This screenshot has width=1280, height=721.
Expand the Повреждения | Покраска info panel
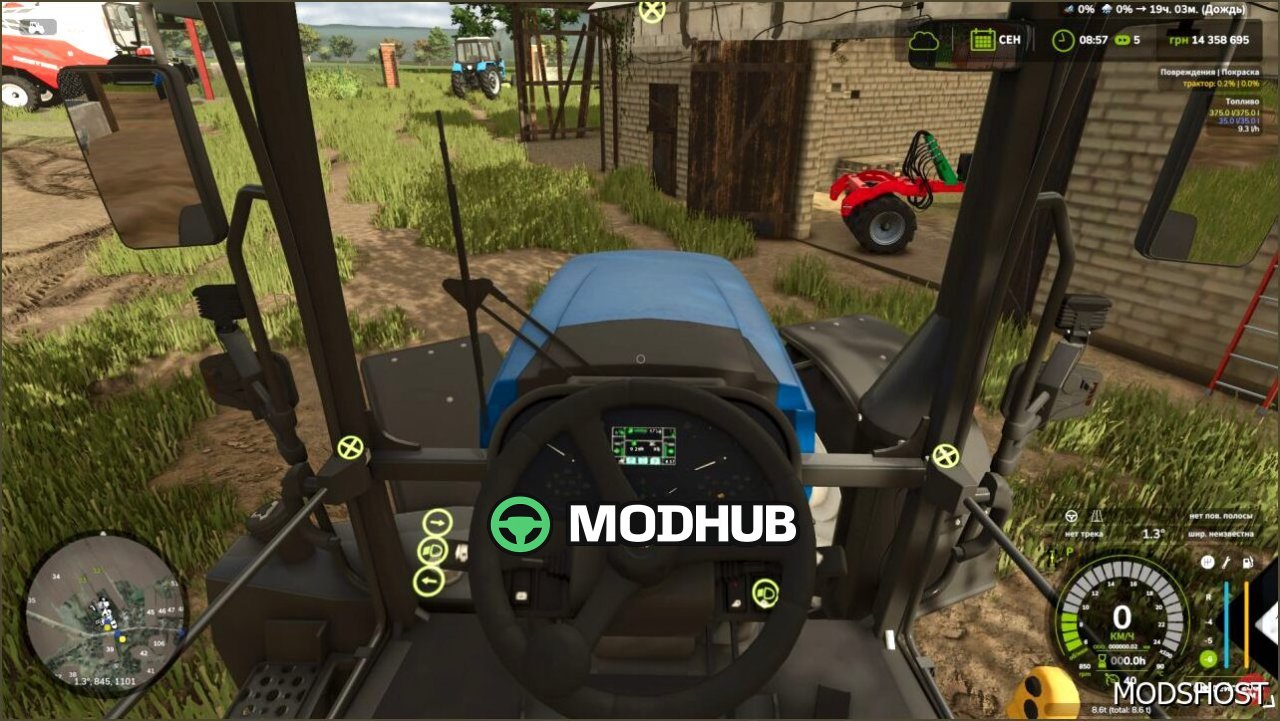[x=1210, y=72]
